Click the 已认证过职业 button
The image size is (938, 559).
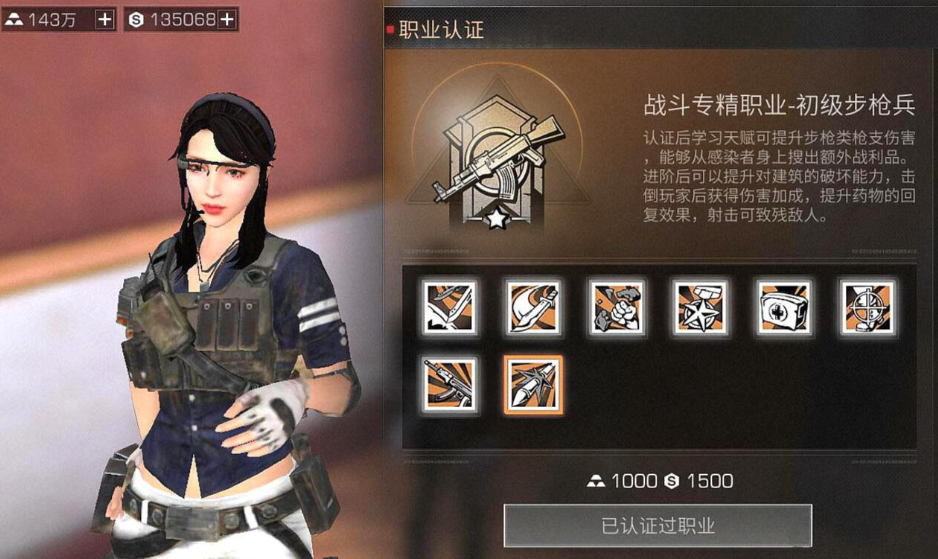click(x=657, y=526)
